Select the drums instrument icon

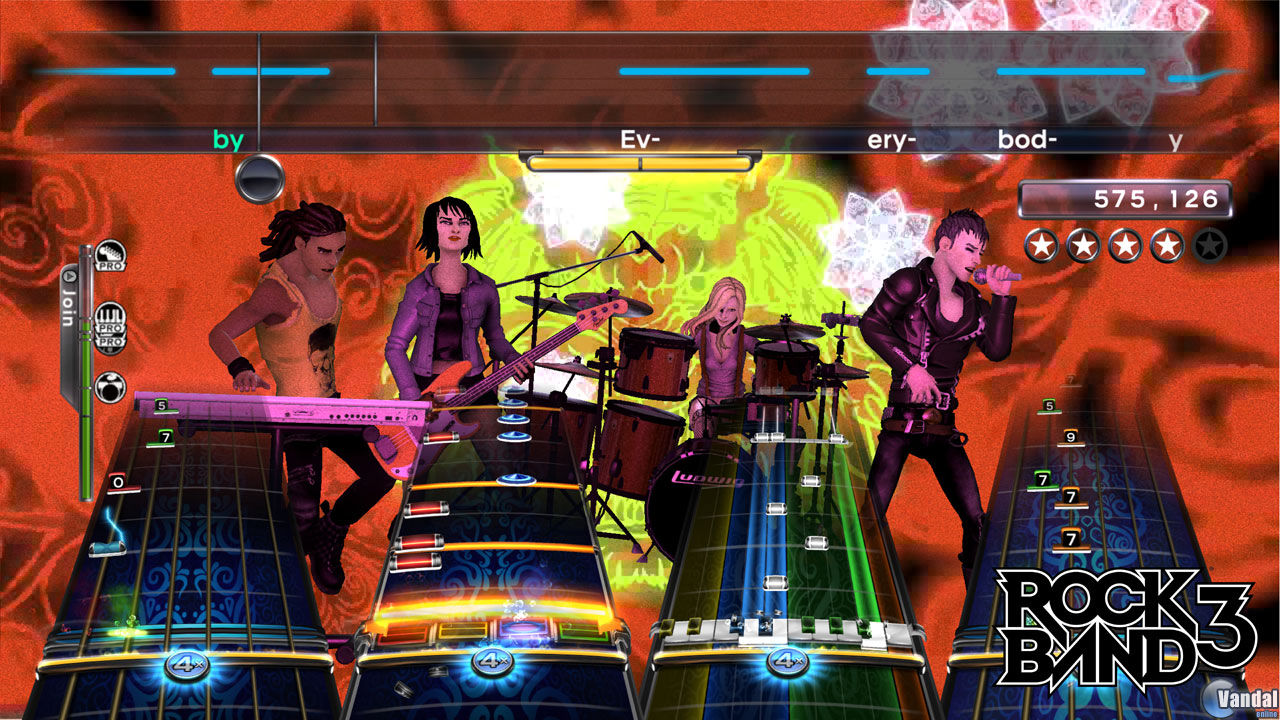point(110,387)
